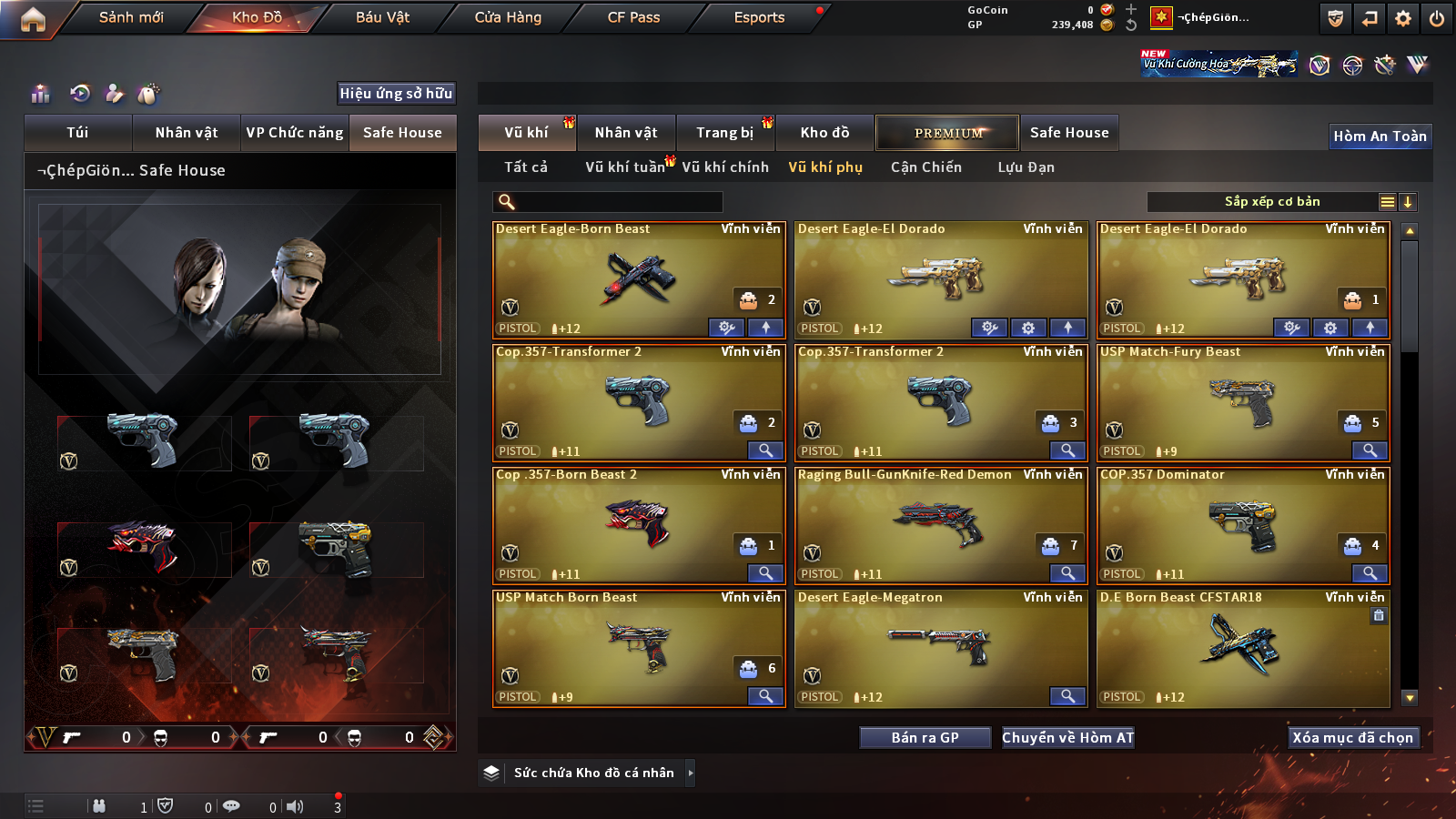Click the Bán ra GP button
The height and width of the screenshot is (819, 1456).
click(925, 738)
